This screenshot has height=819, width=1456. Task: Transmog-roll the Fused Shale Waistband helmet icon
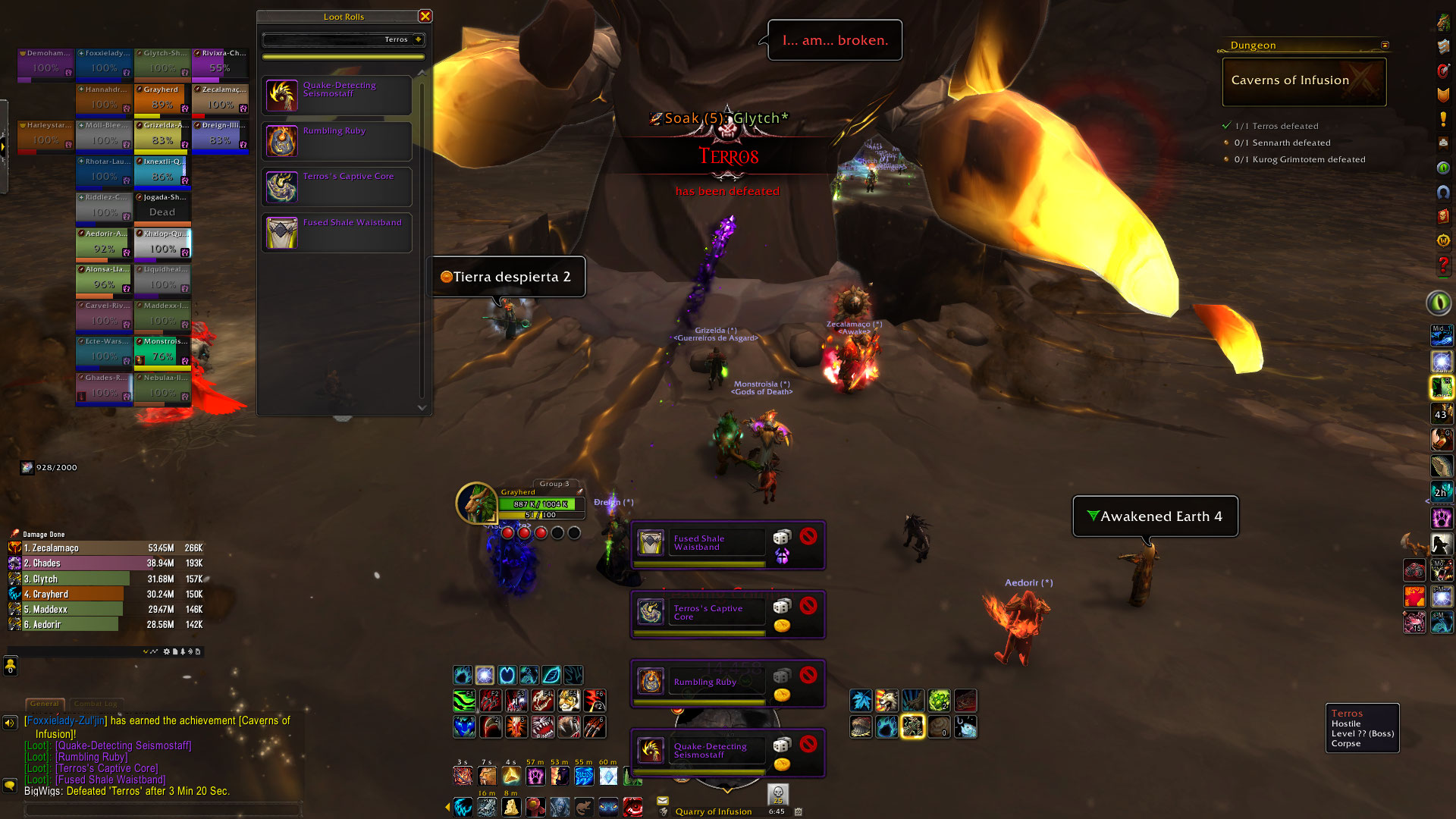coord(782,556)
